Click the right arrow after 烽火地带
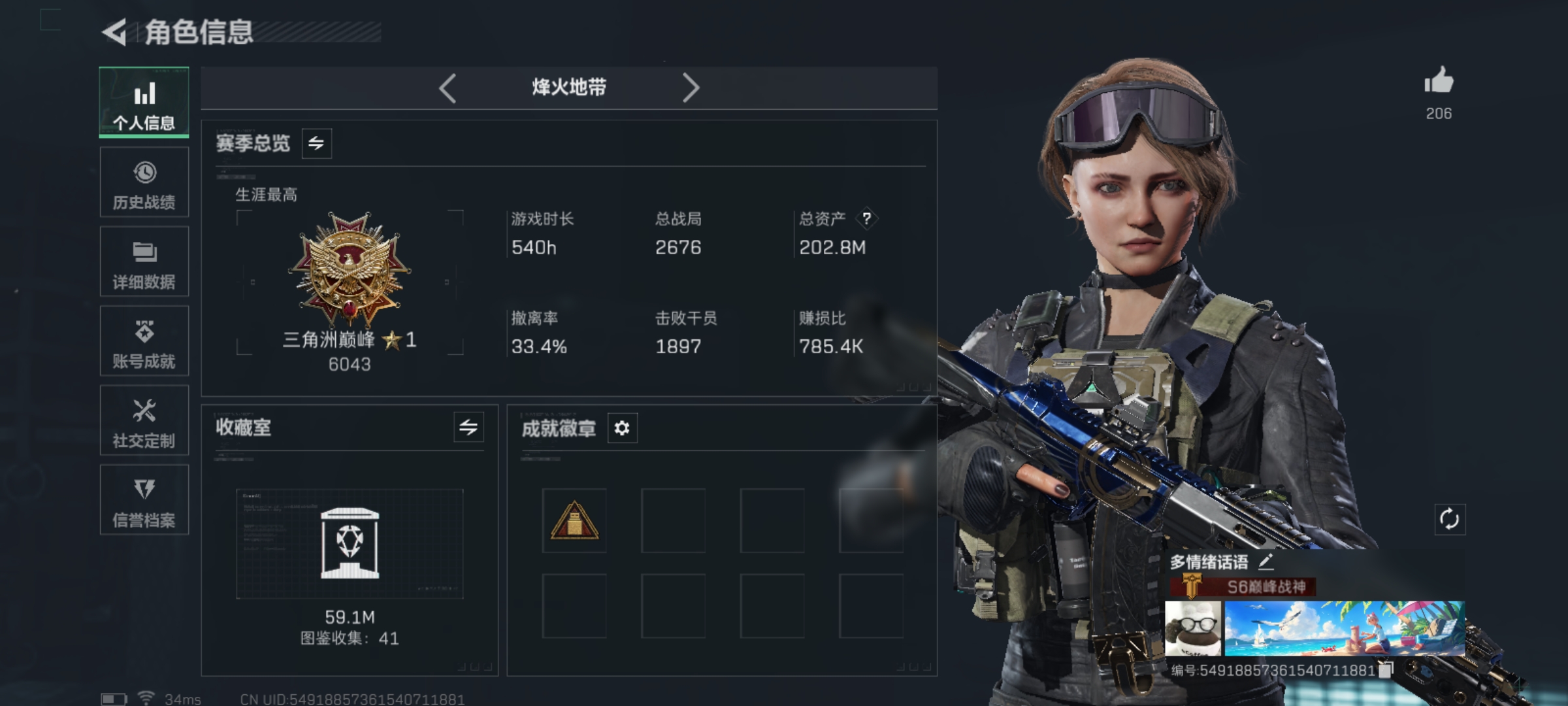Image resolution: width=1568 pixels, height=706 pixels. point(693,88)
